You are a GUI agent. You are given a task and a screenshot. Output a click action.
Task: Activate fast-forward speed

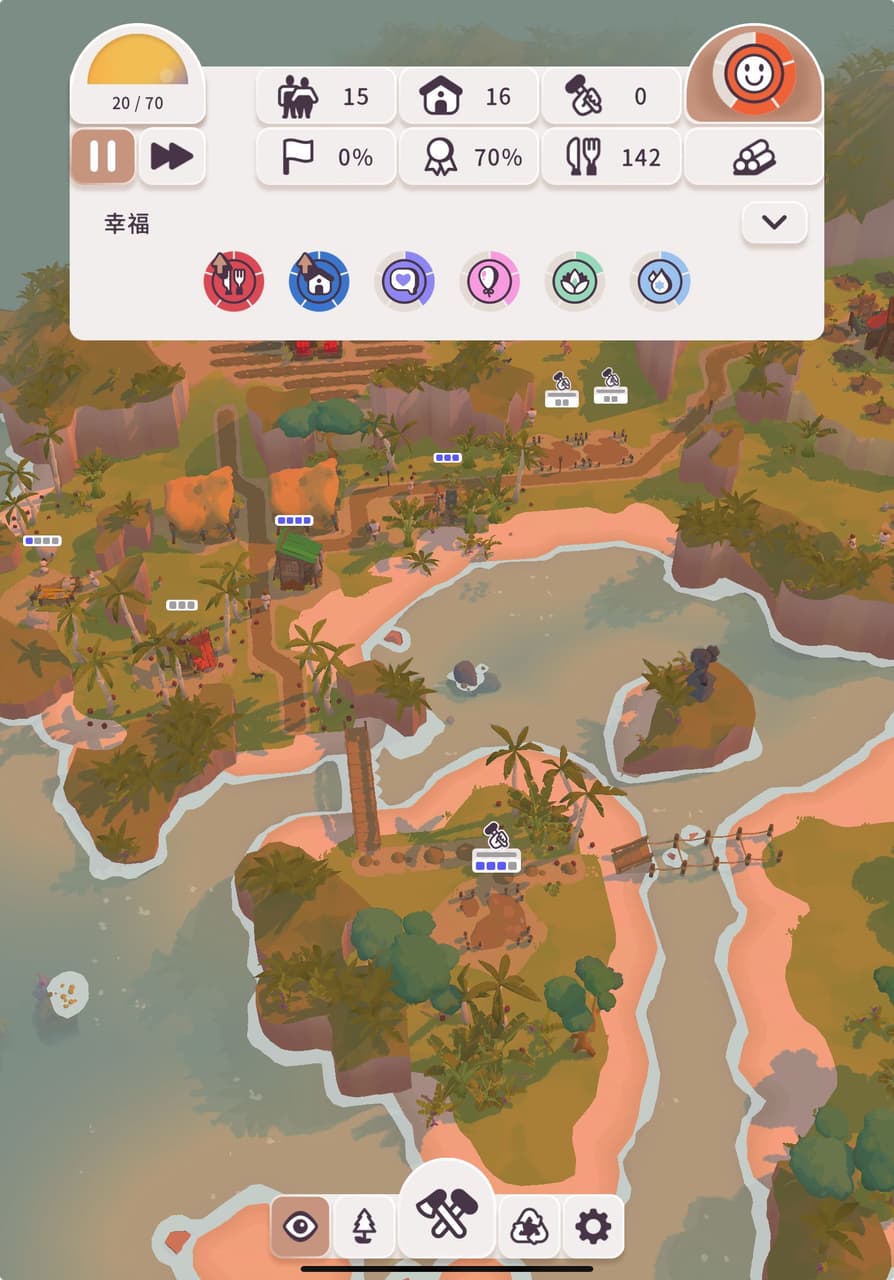(172, 157)
